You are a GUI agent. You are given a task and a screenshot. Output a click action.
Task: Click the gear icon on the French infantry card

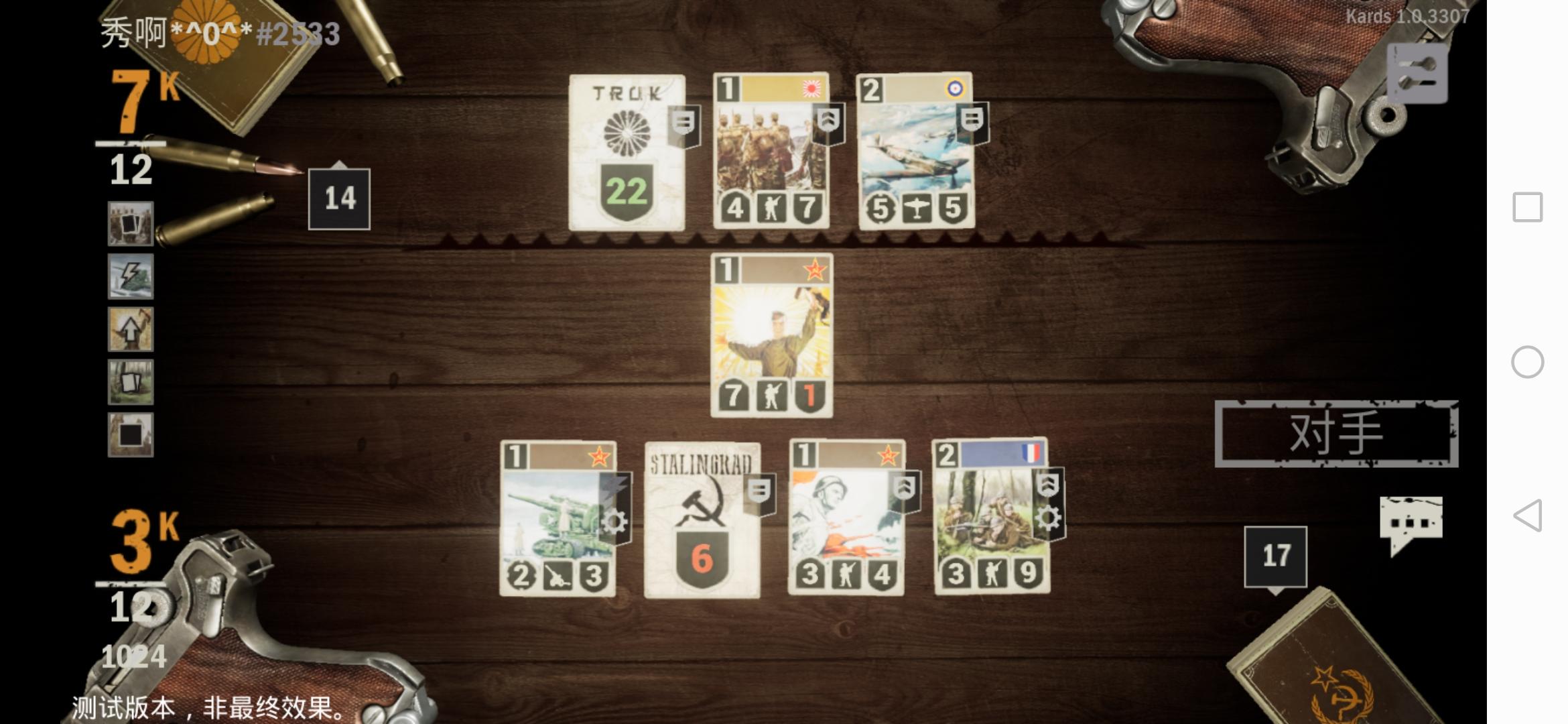(1049, 516)
